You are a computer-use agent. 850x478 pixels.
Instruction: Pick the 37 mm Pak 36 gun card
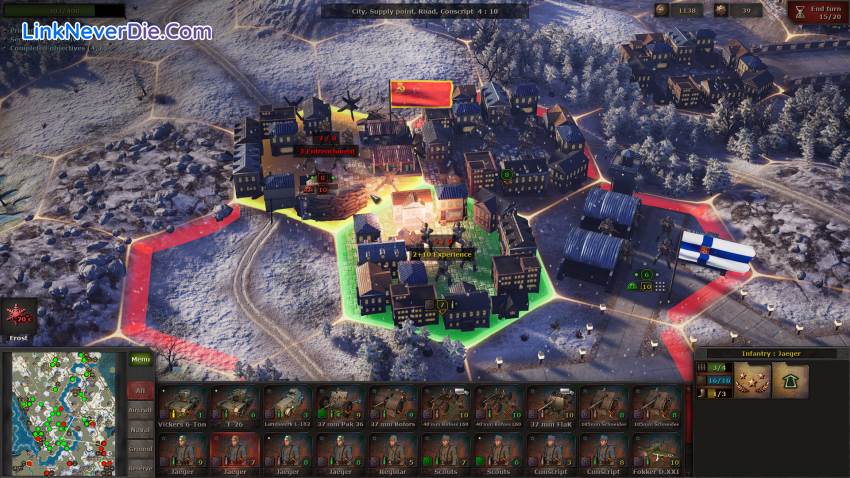click(x=340, y=405)
